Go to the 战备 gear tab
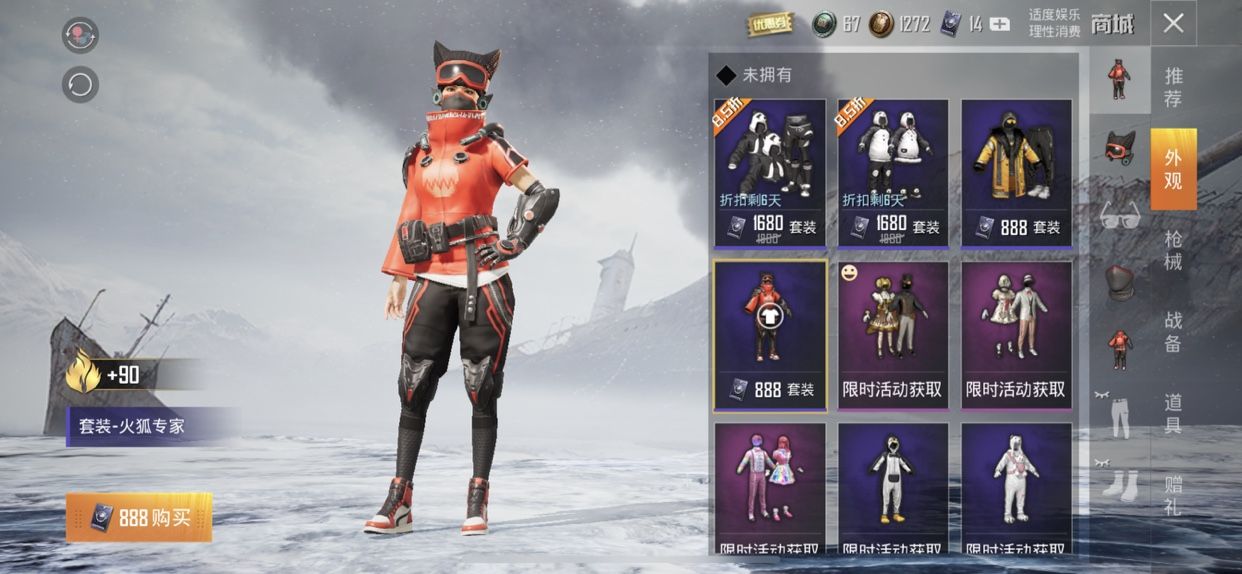Screen dimensions: 1242x574 pos(1173,332)
